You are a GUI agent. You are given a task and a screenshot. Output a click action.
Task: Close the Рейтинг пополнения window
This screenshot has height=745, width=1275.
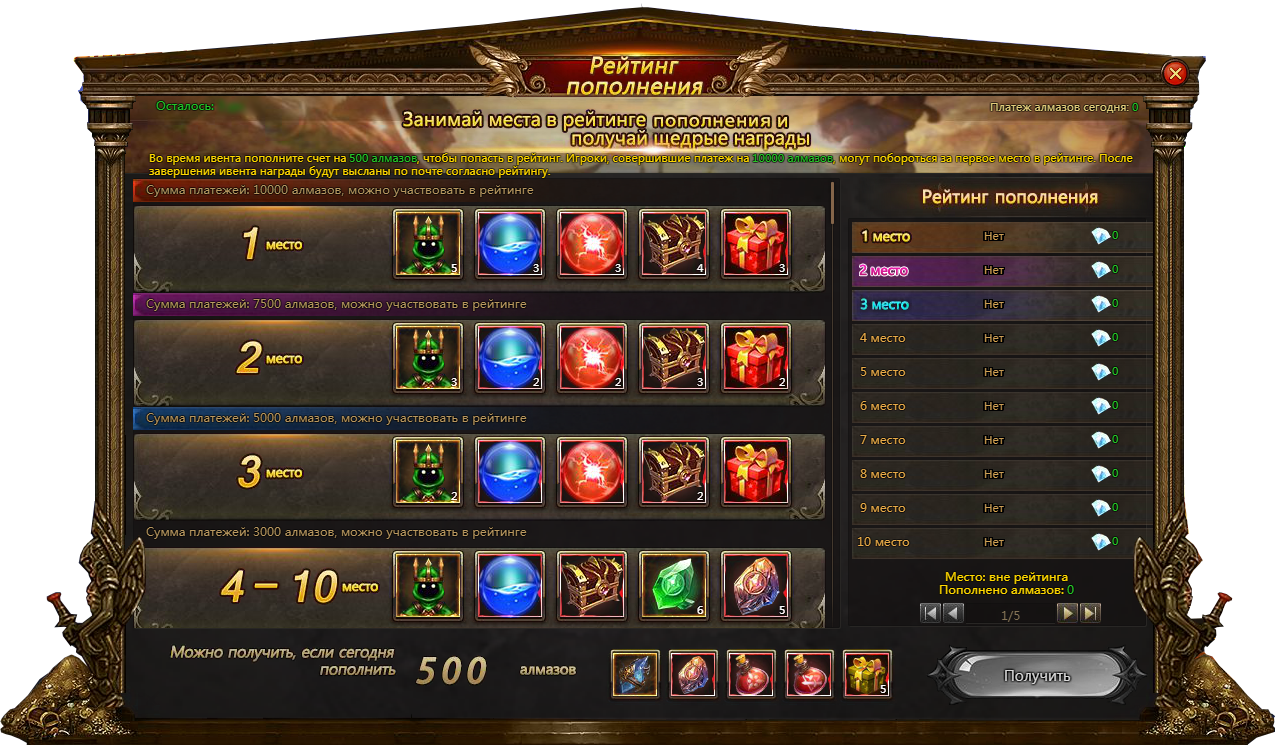coord(1175,73)
